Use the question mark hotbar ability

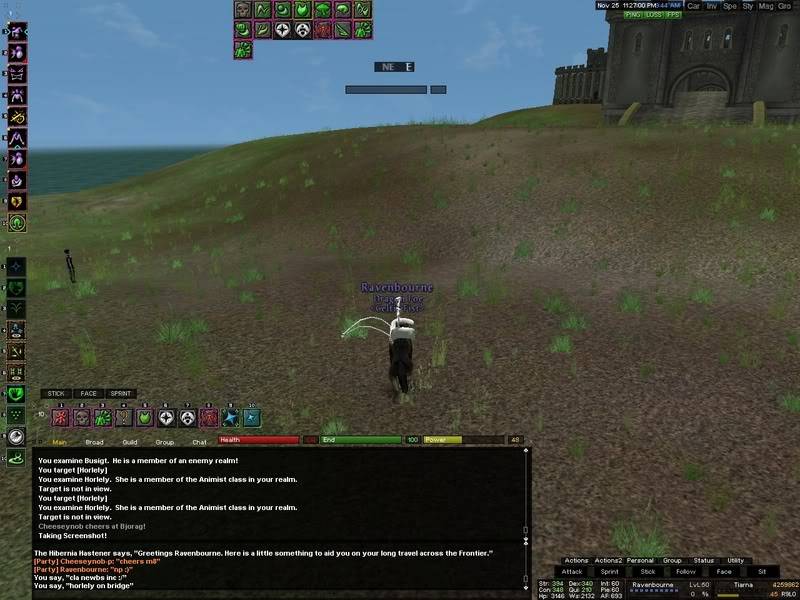[123, 418]
